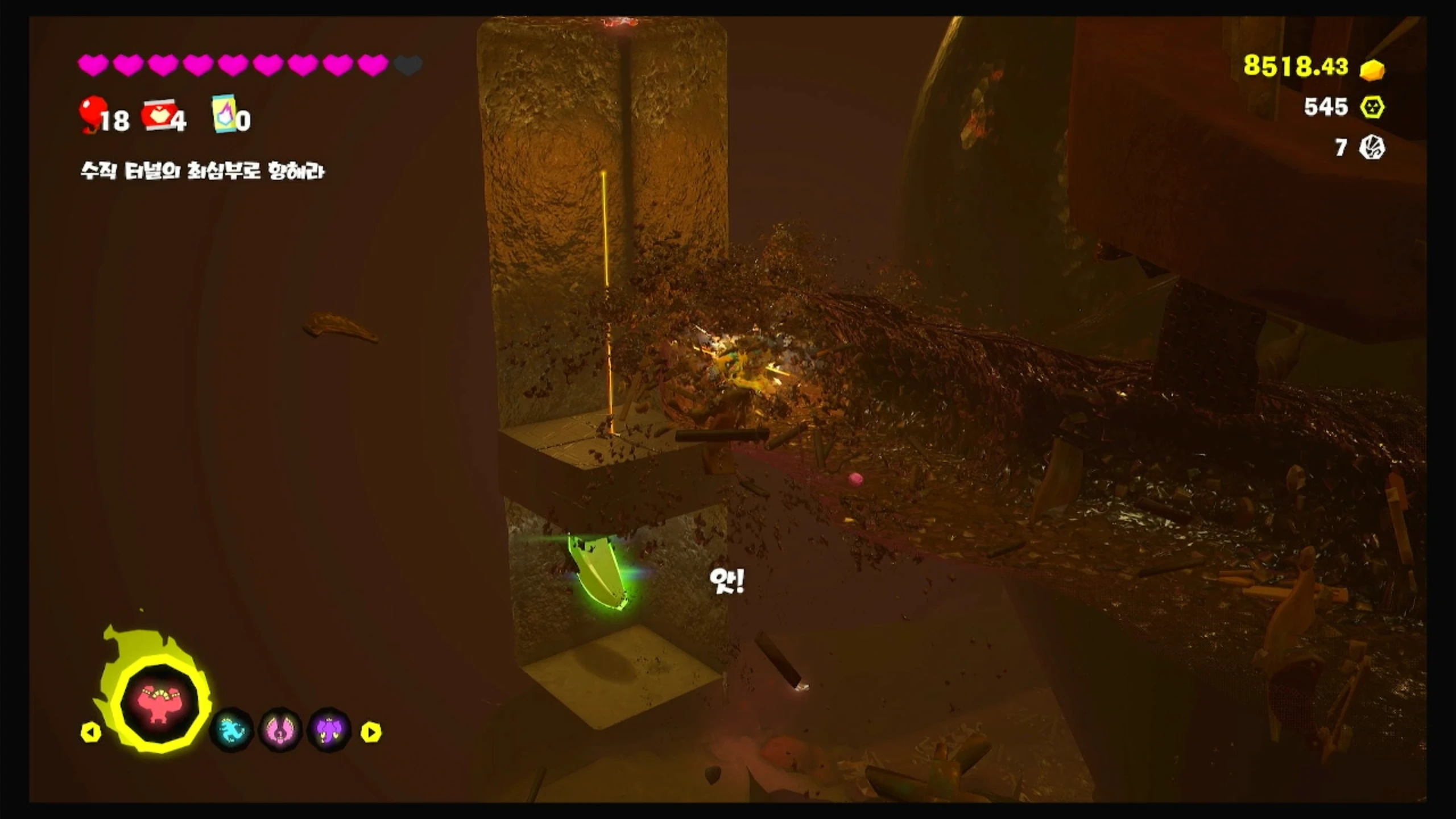Click the right arrow of the Bananza selector
Screen dimensions: 1456x819
371,732
